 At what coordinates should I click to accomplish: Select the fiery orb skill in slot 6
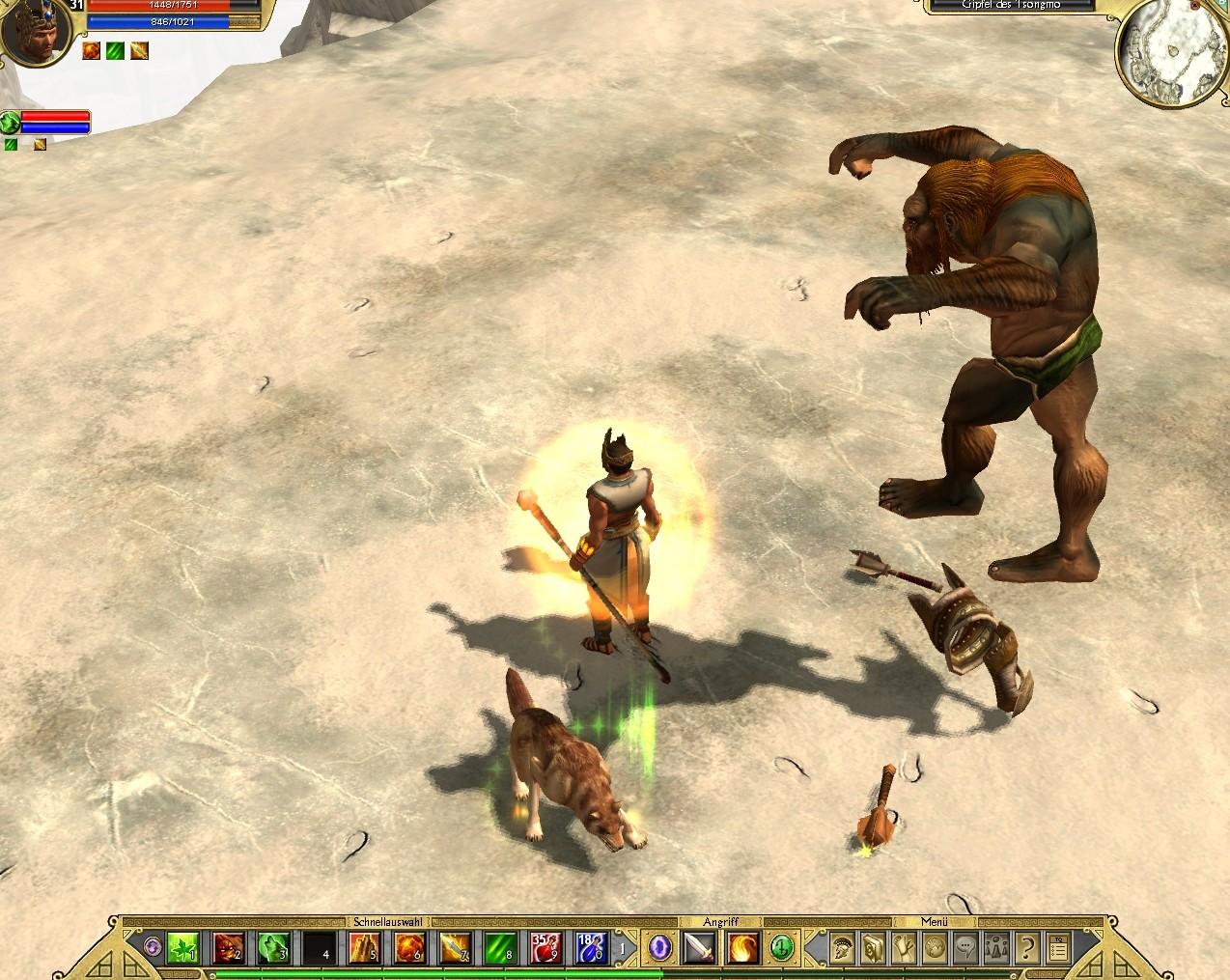[x=409, y=948]
